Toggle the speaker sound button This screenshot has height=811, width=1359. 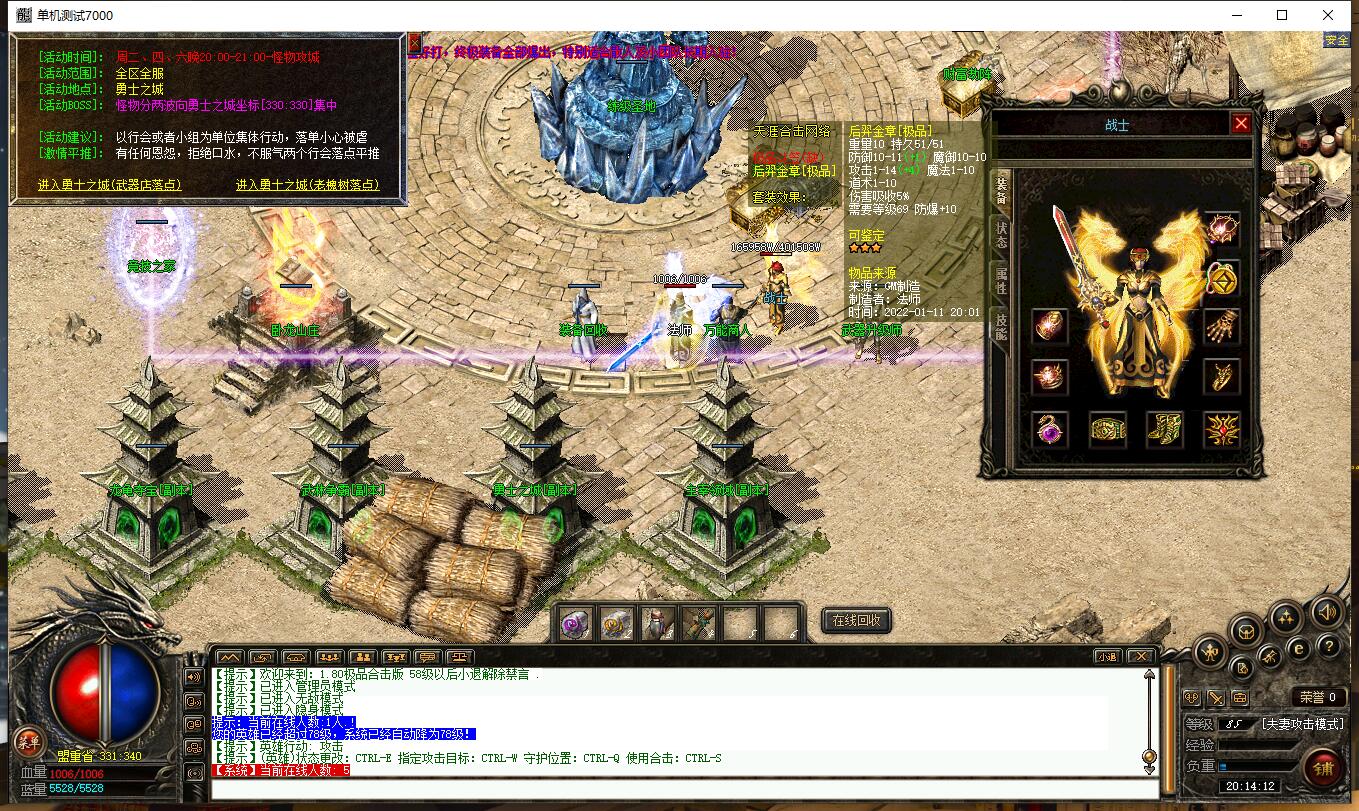pyautogui.click(x=1327, y=610)
